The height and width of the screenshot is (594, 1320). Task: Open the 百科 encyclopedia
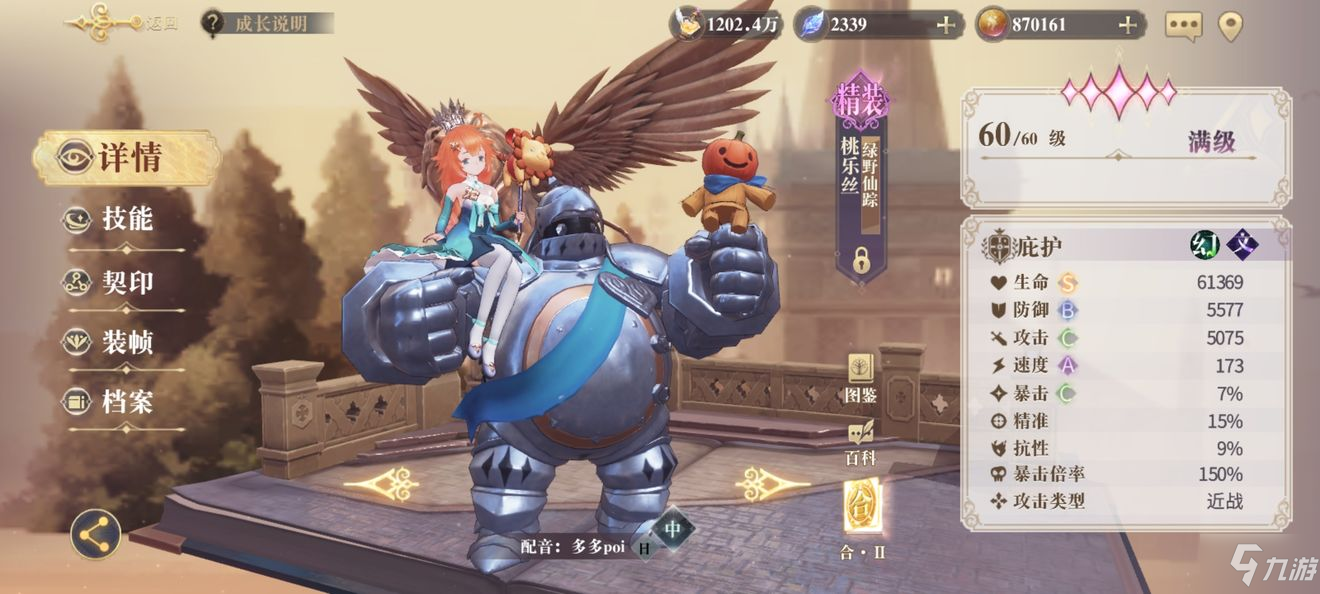(861, 442)
